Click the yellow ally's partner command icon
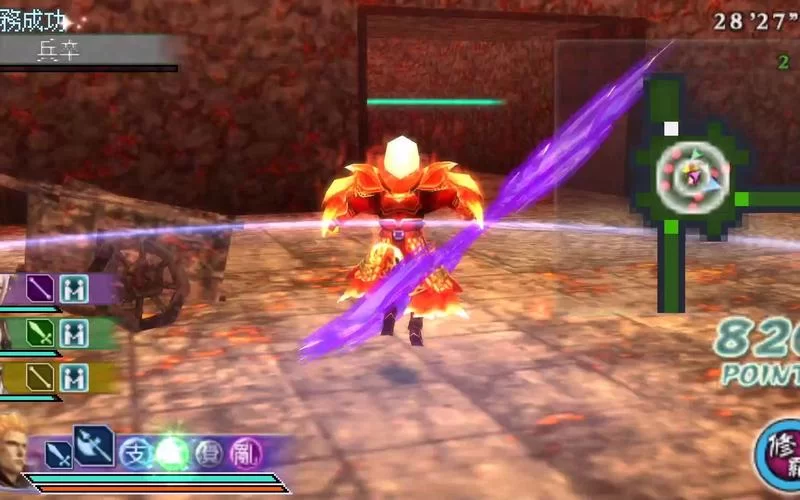The width and height of the screenshot is (800, 500). [73, 377]
